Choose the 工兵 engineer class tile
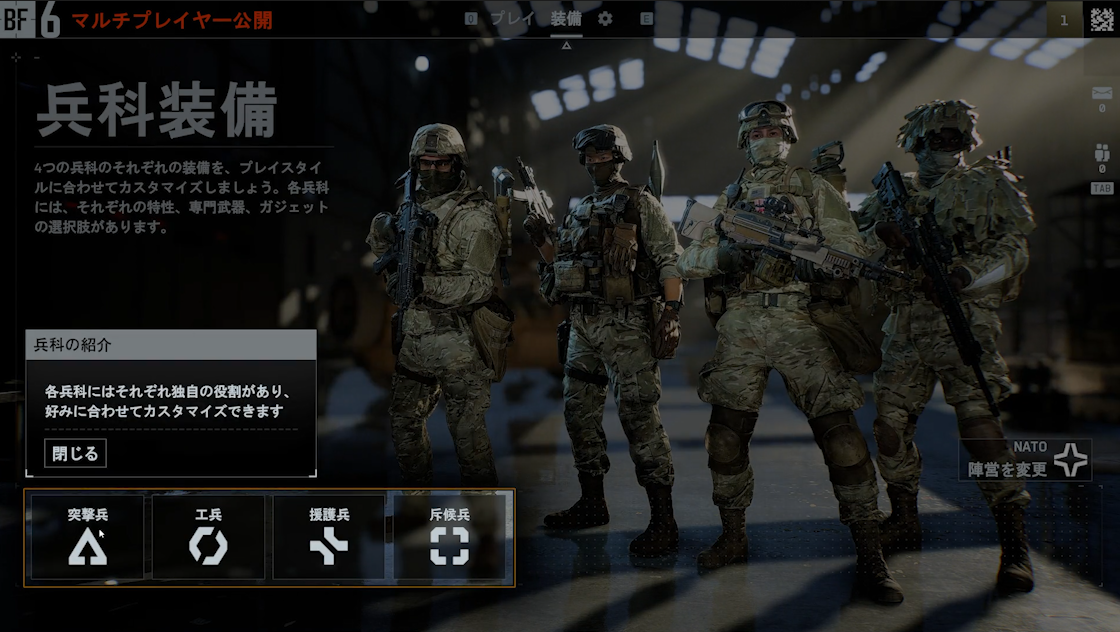Viewport: 1120px width, 632px height. (208, 537)
